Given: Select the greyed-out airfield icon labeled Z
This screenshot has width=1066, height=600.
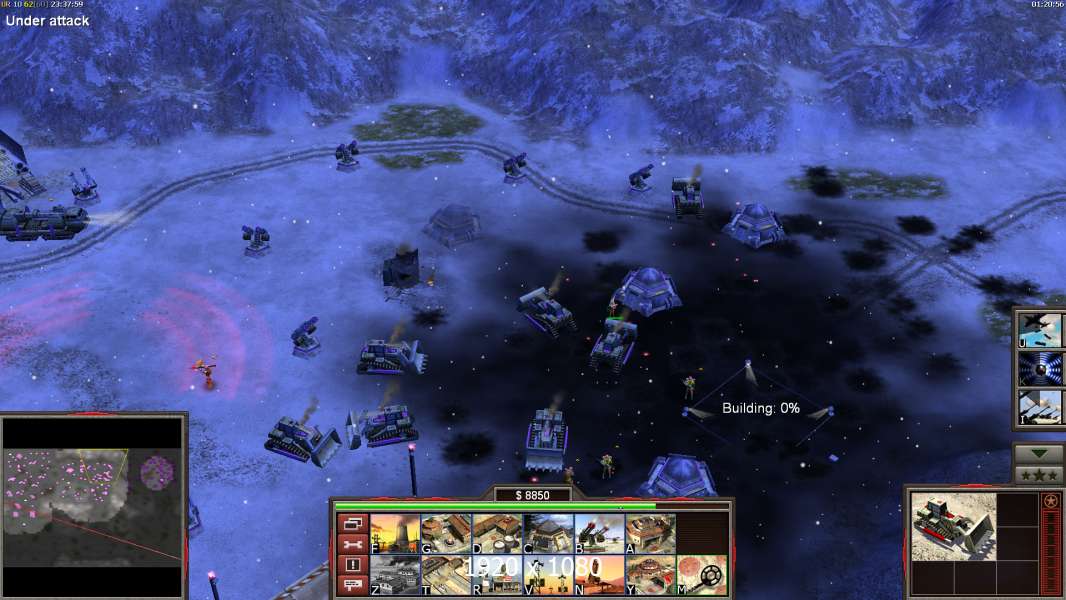Looking at the screenshot, I should [395, 575].
